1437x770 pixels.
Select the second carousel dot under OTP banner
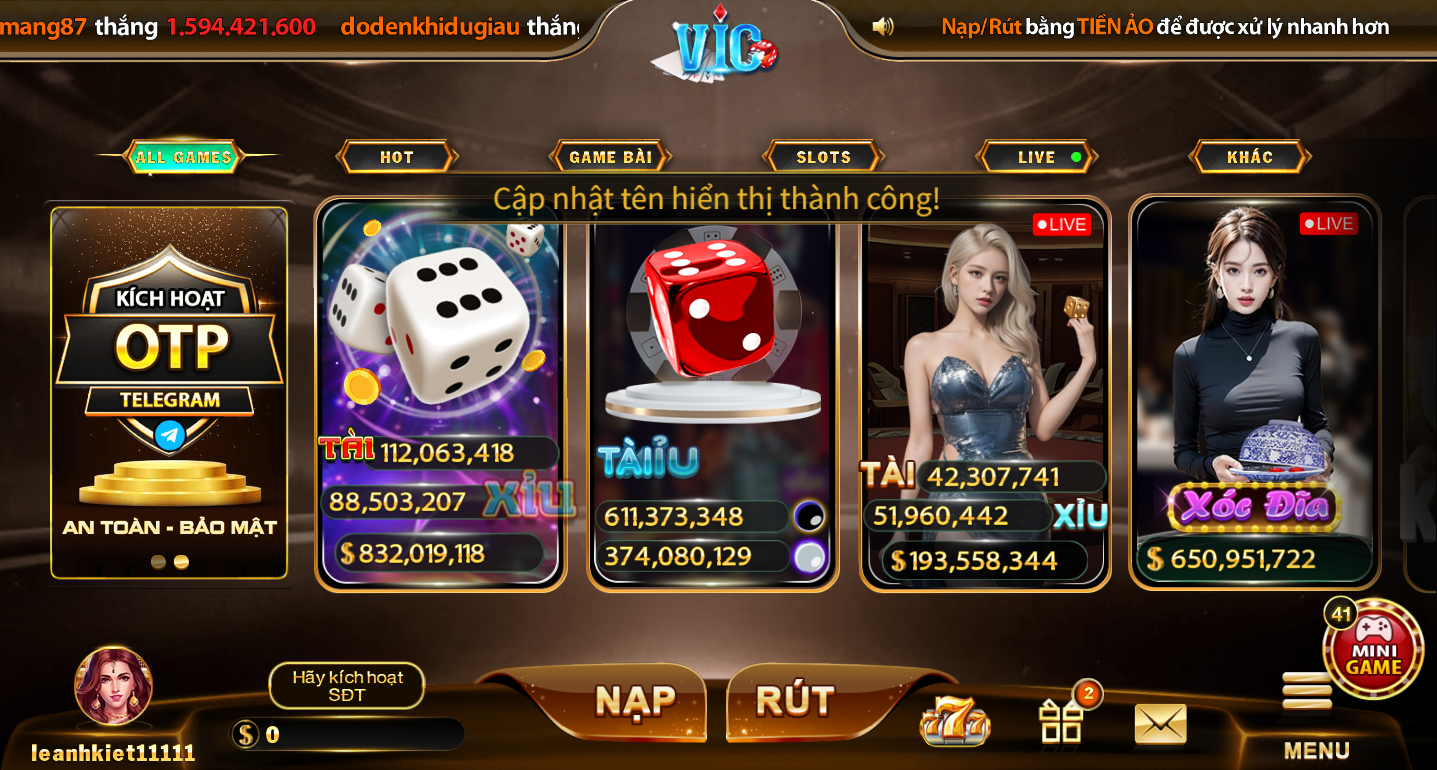point(181,562)
